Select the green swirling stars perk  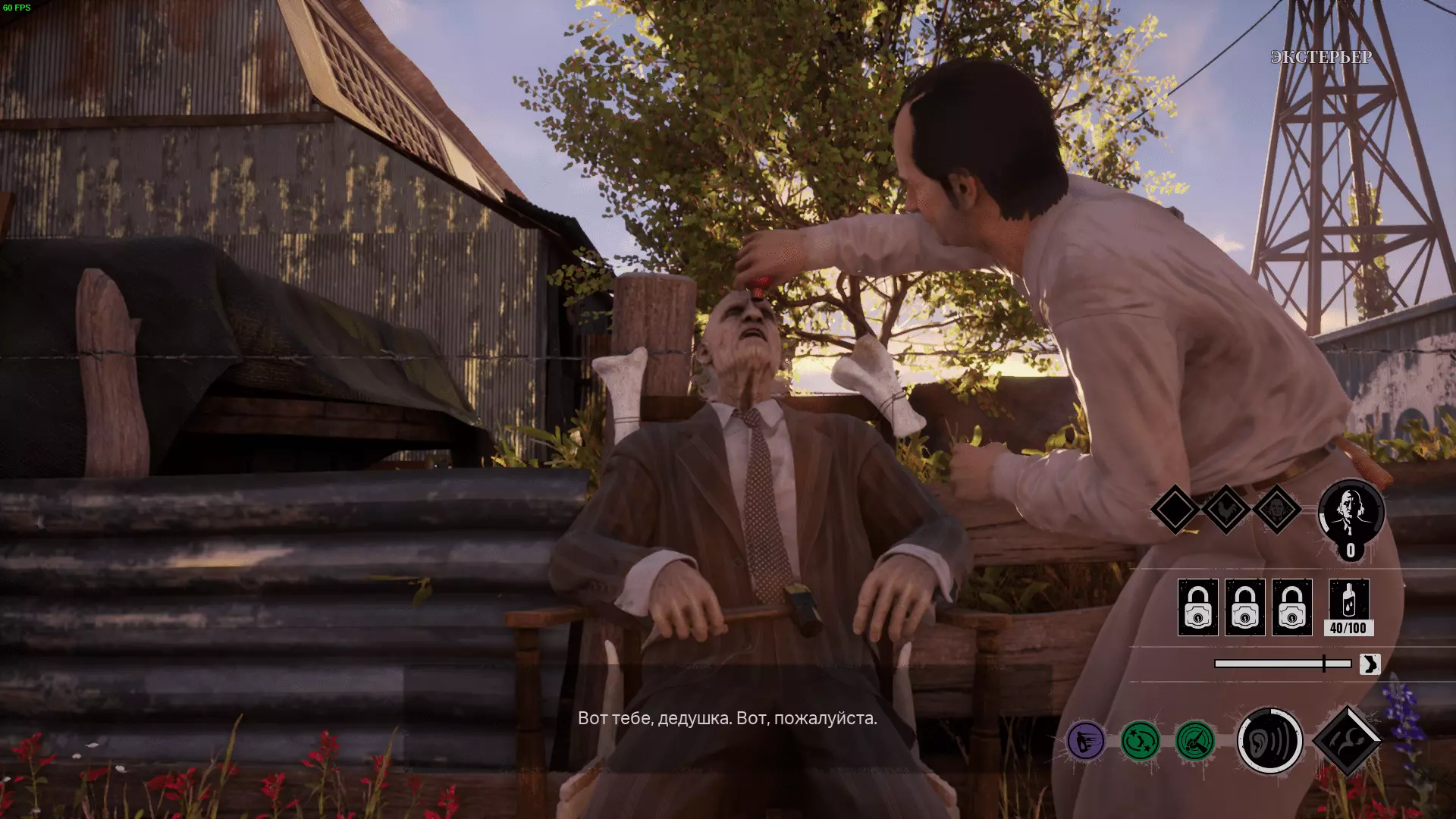click(x=1140, y=741)
